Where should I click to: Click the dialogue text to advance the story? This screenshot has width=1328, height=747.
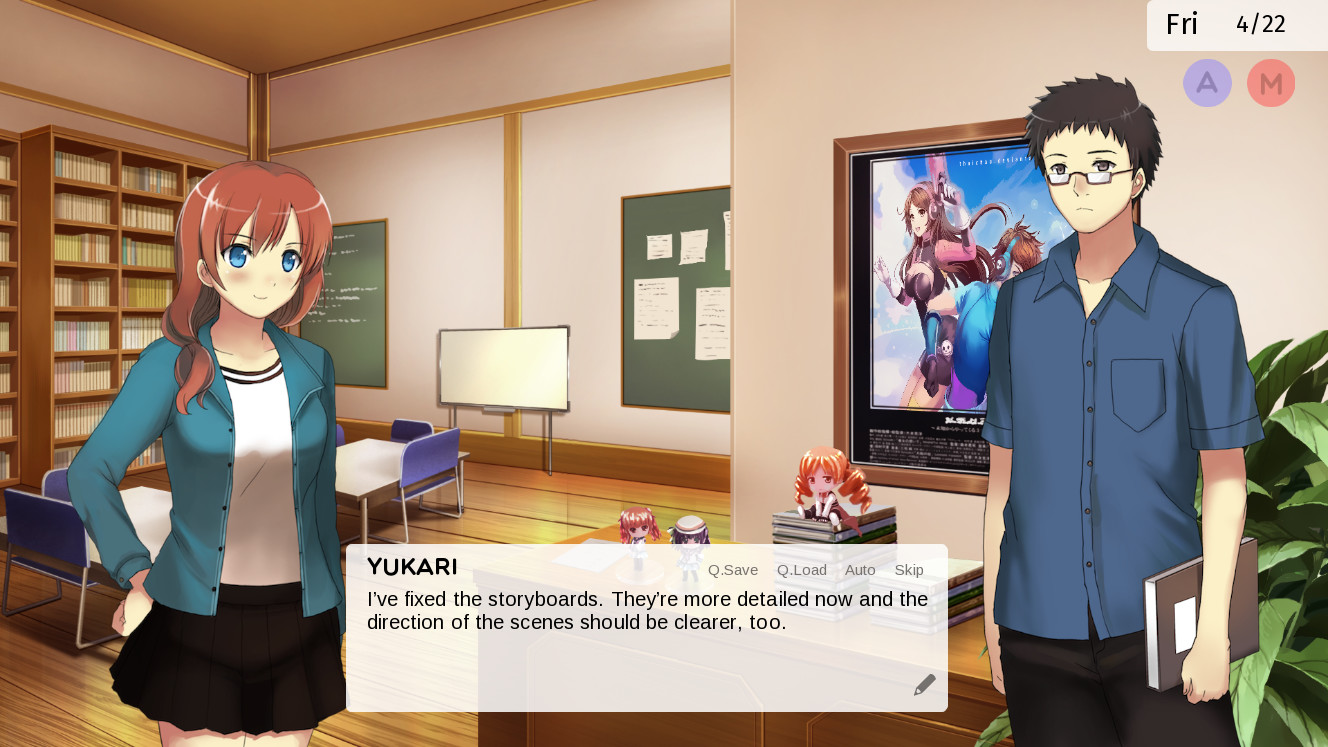tap(640, 610)
